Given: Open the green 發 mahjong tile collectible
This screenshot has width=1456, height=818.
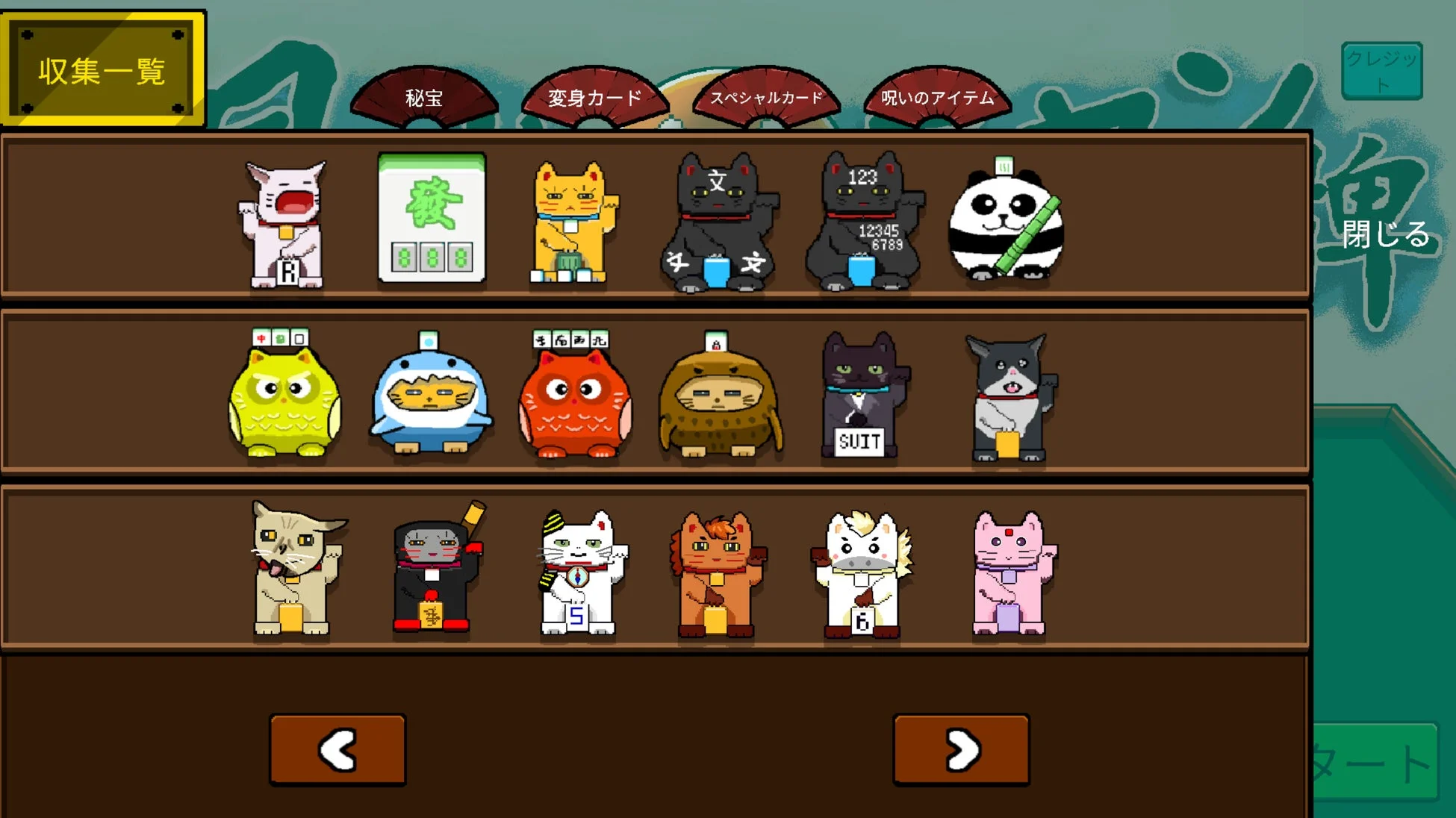Looking at the screenshot, I should (x=433, y=216).
